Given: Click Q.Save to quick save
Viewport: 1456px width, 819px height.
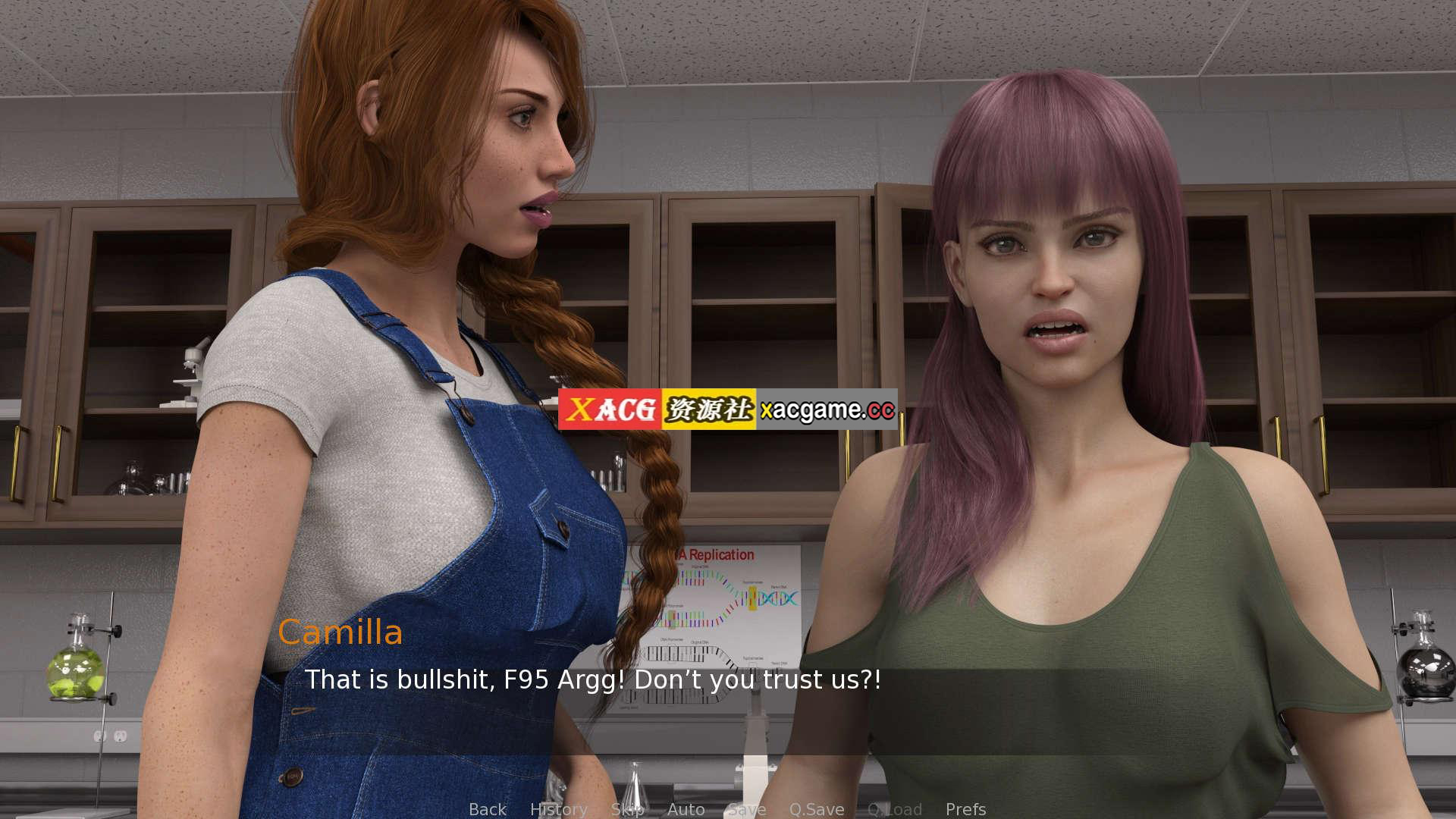Looking at the screenshot, I should 816,809.
